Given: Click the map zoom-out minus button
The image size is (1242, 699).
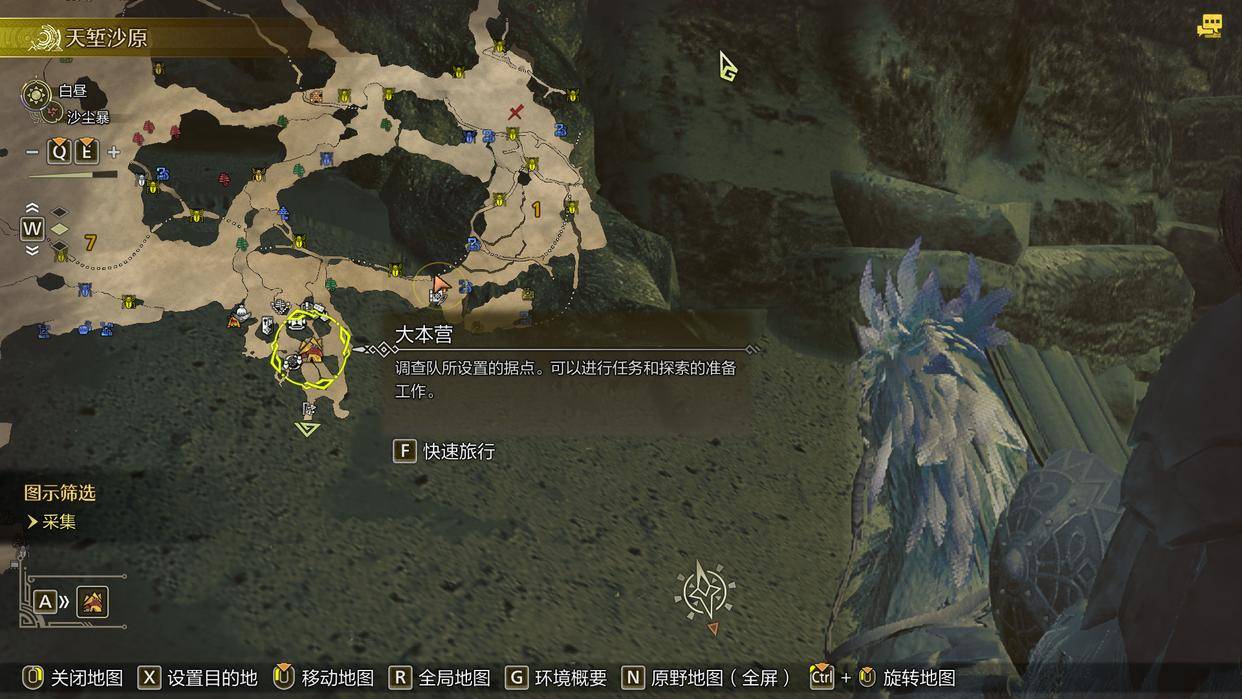Looking at the screenshot, I should [32, 152].
